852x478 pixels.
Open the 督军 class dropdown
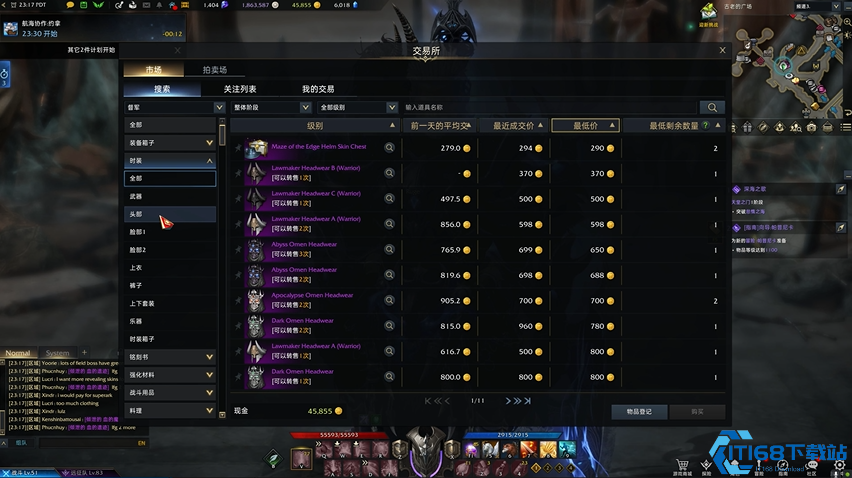(174, 107)
